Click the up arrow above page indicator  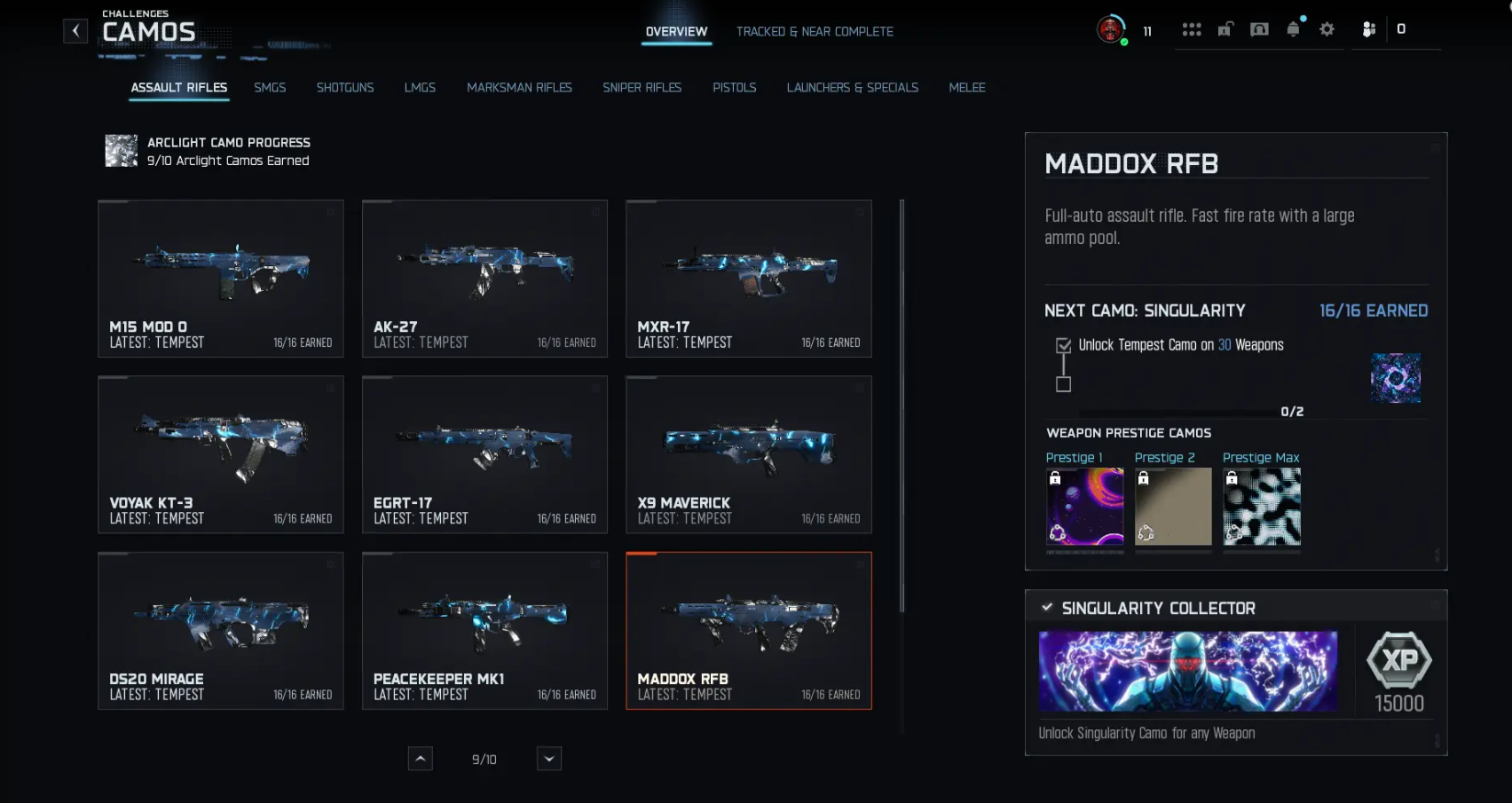tap(420, 759)
